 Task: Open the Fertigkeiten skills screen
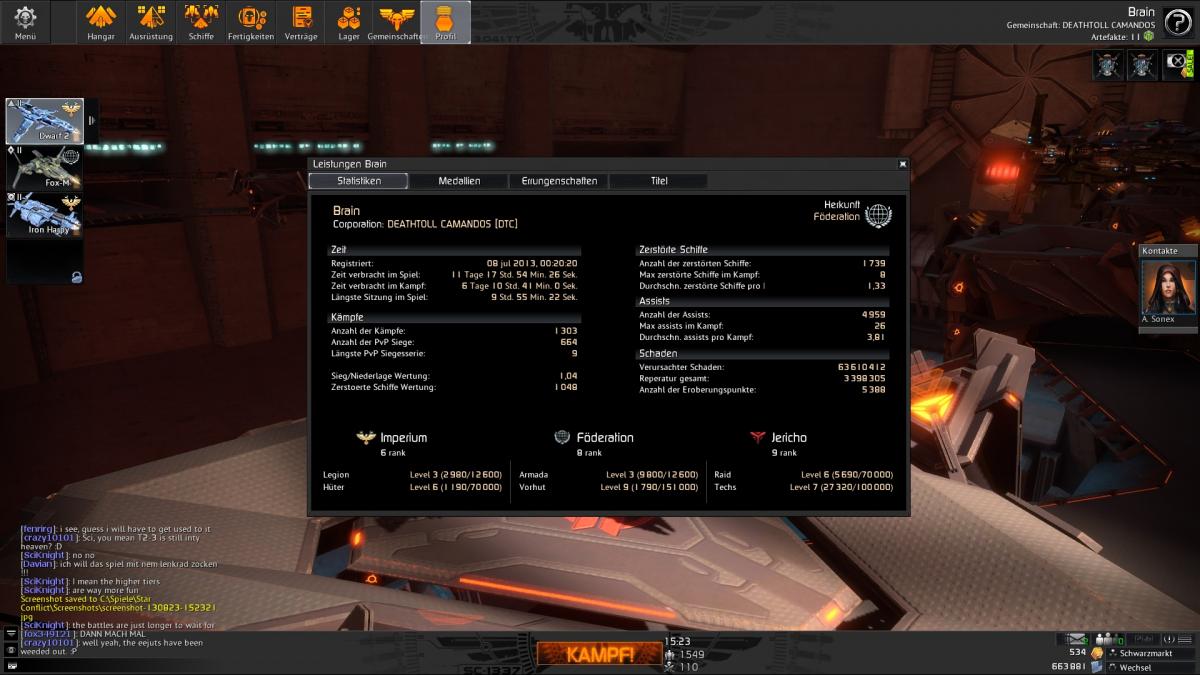[x=251, y=22]
